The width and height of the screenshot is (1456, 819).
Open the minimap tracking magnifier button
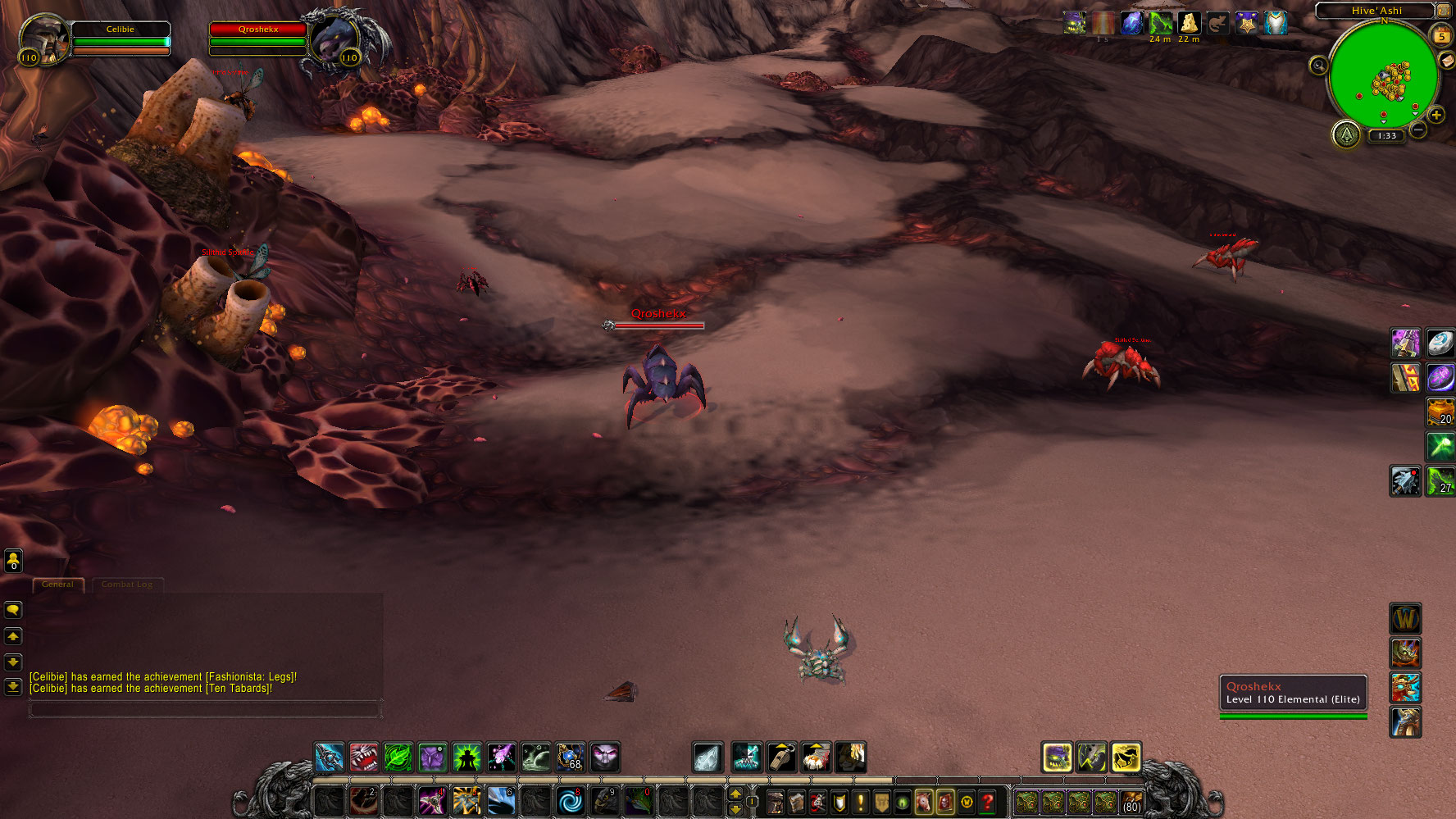[x=1318, y=66]
